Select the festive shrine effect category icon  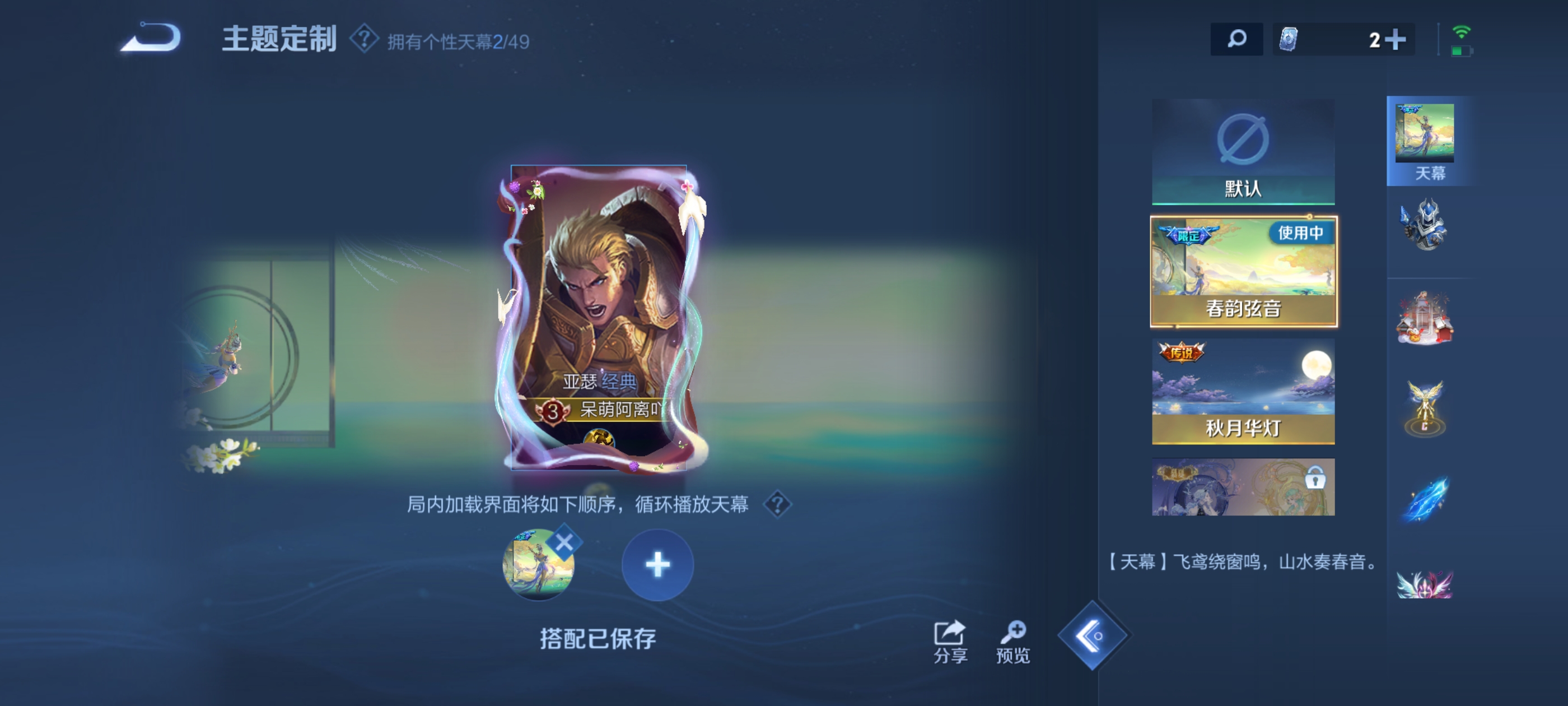pyautogui.click(x=1427, y=317)
